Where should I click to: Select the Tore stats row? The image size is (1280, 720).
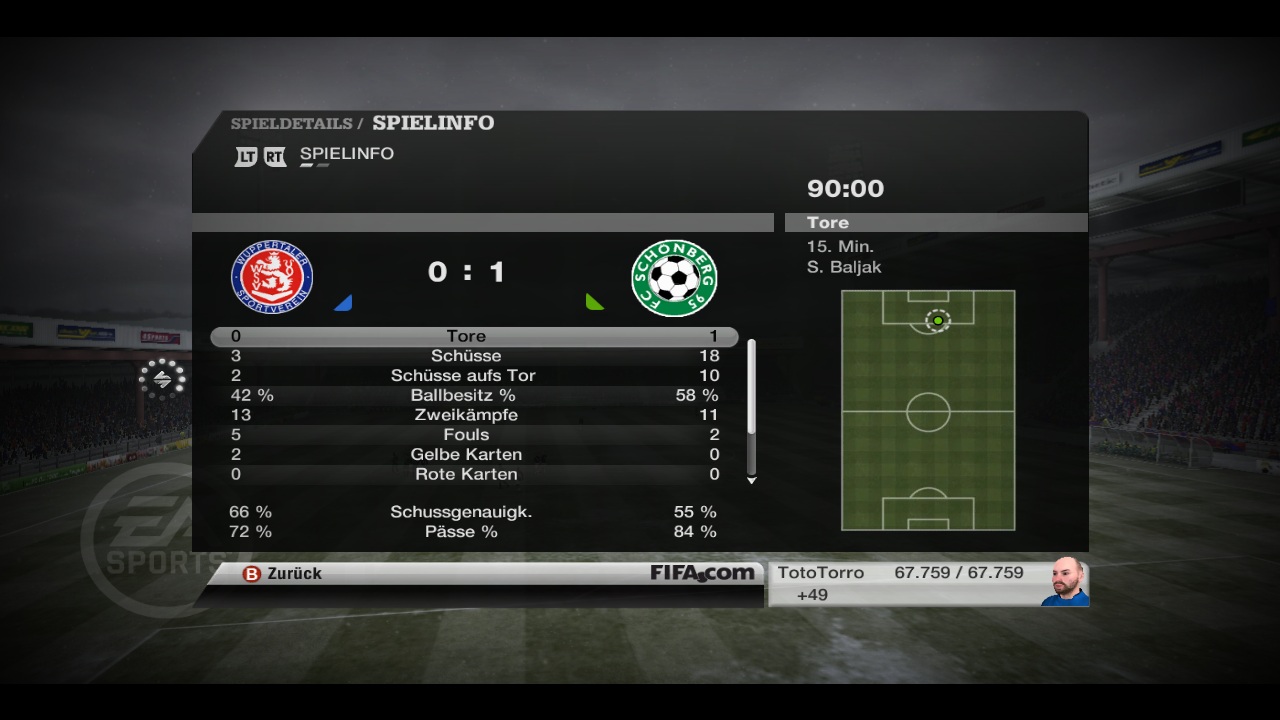[x=474, y=337]
